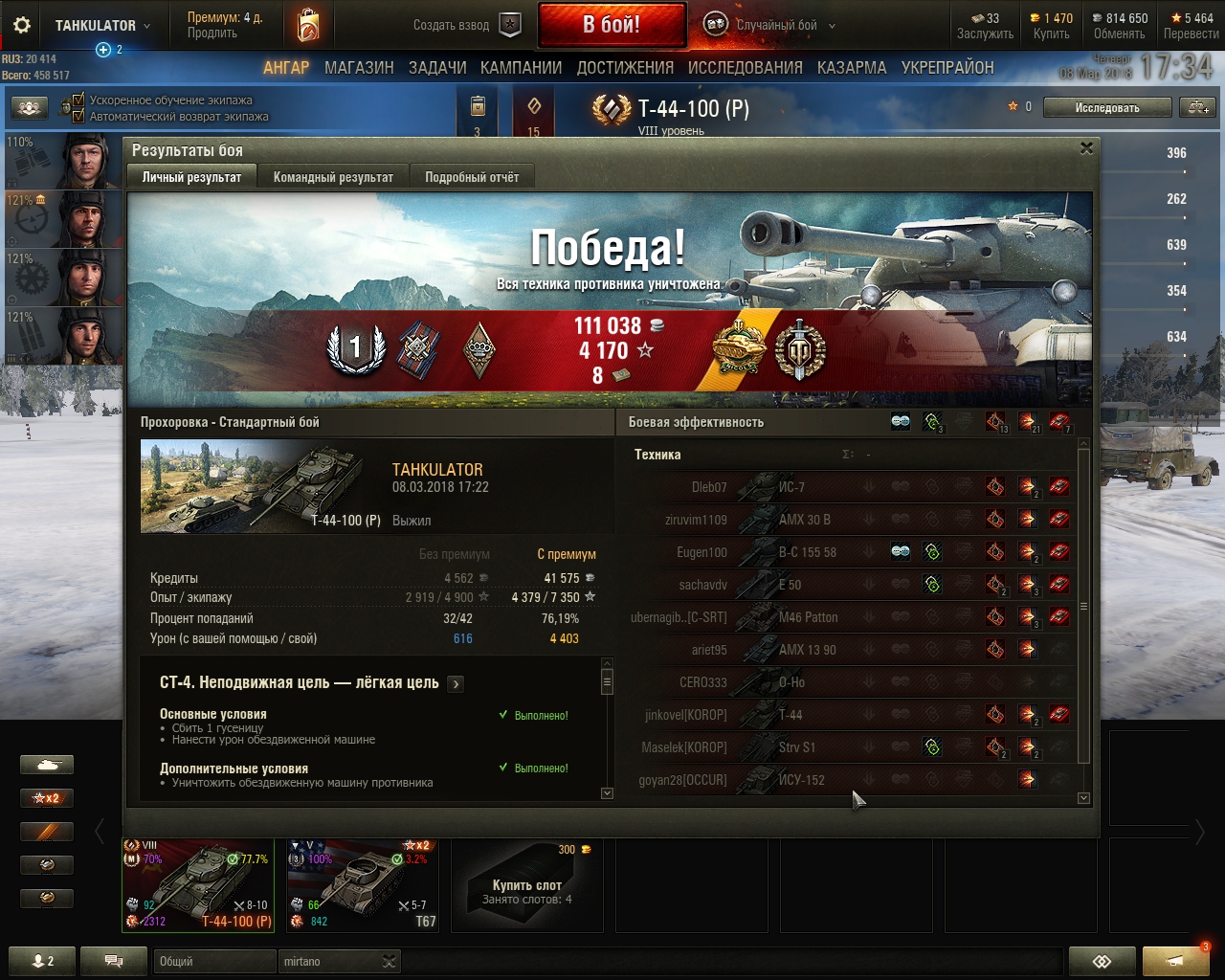The height and width of the screenshot is (980, 1225).
Task: Open the КАМПАНИИ section
Action: tap(521, 68)
